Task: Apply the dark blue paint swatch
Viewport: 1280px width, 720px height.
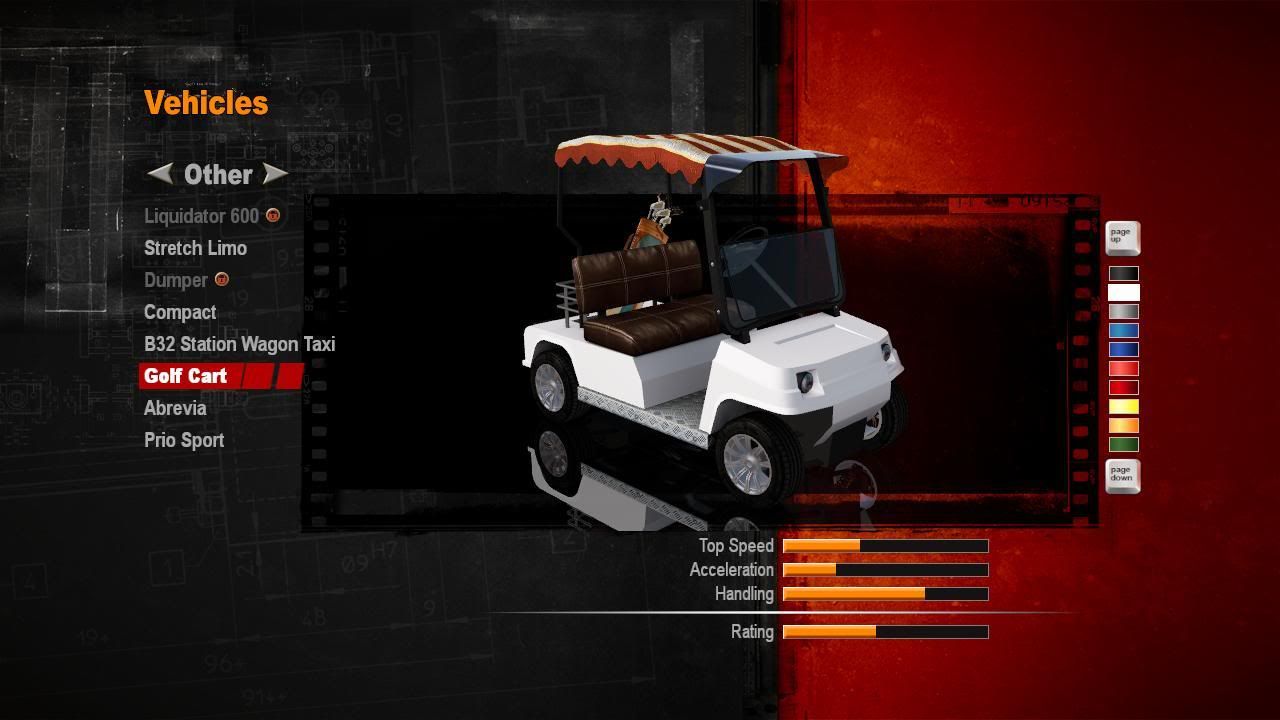Action: click(1123, 349)
